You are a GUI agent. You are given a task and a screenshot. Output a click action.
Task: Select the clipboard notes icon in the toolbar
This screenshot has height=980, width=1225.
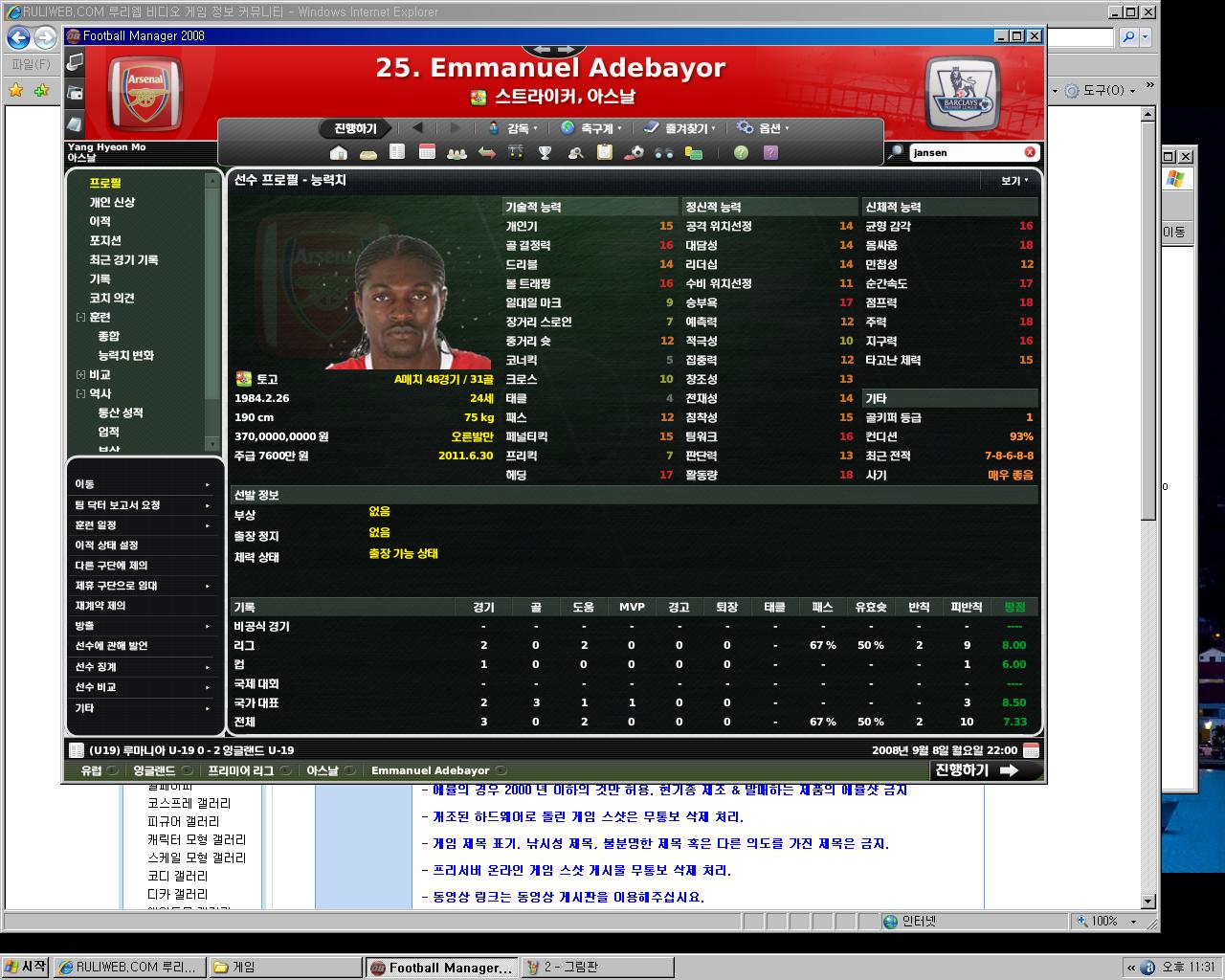point(607,153)
